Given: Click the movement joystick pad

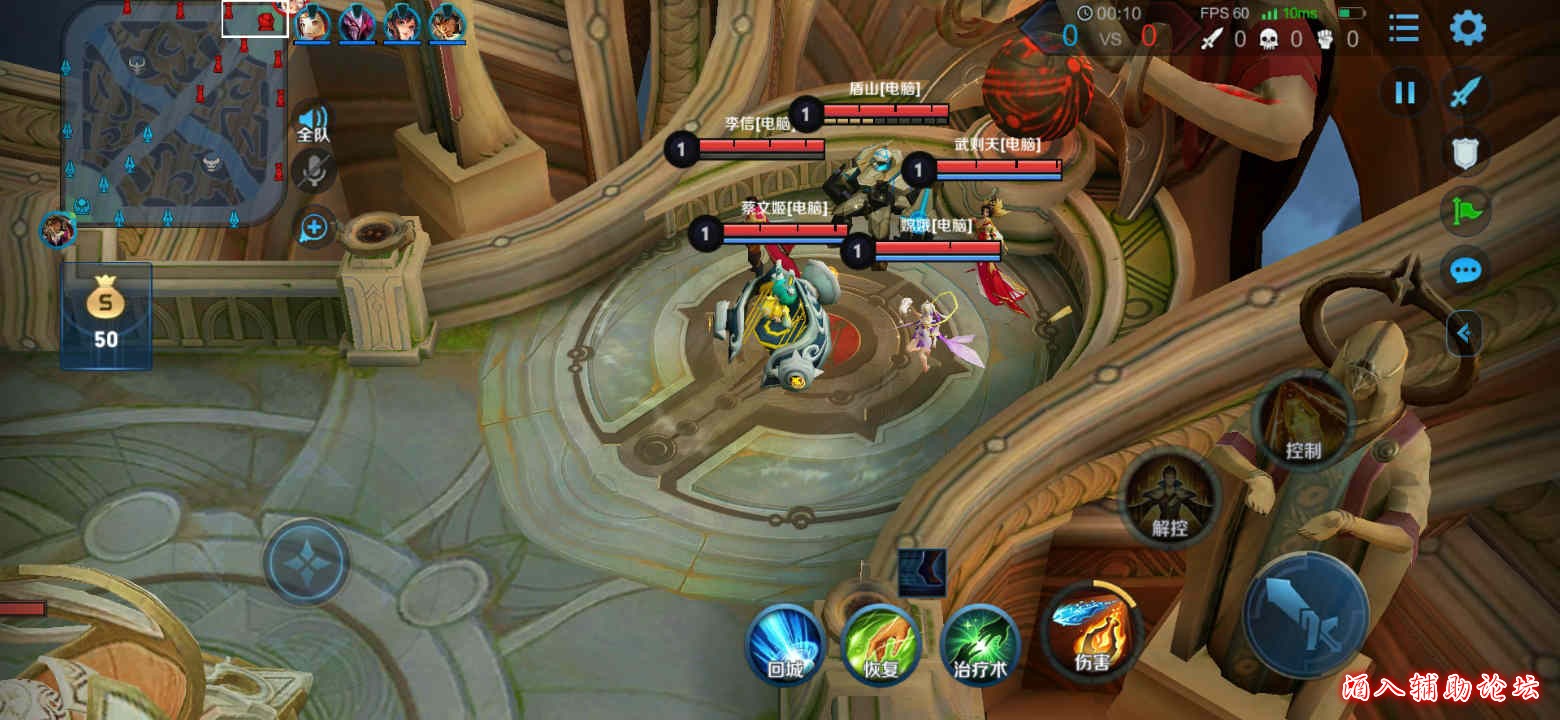Looking at the screenshot, I should click(306, 561).
